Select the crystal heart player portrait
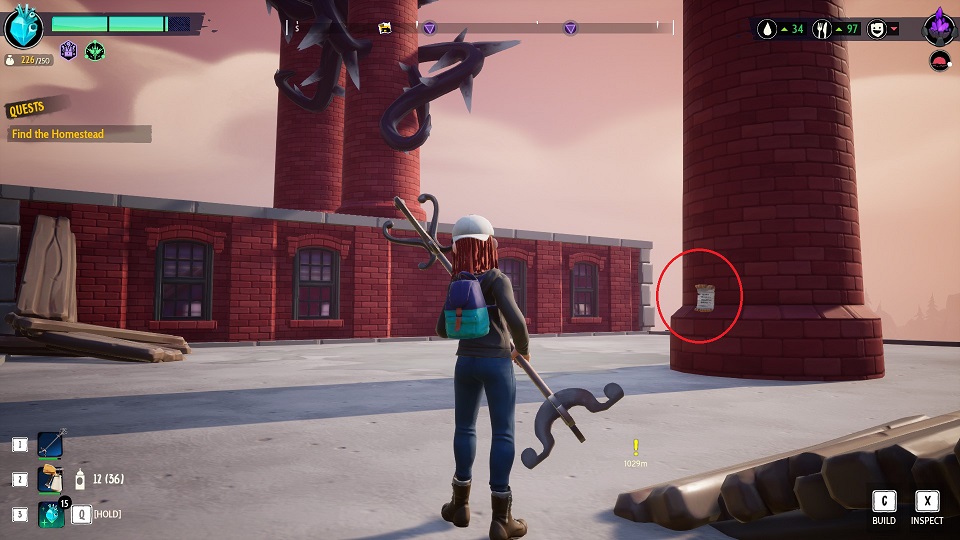The width and height of the screenshot is (960, 540). (23, 27)
